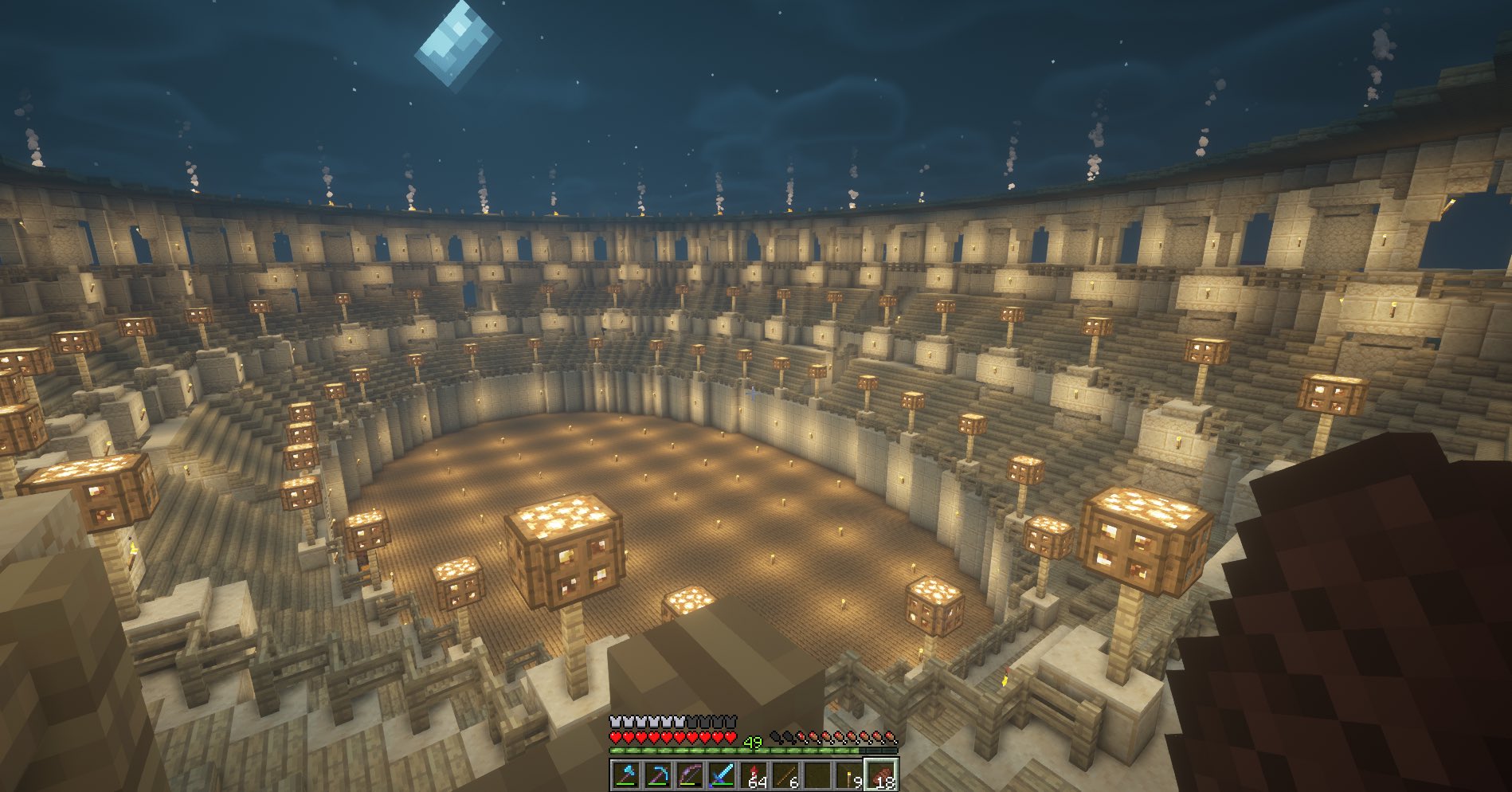Select the enchanted diamond sword
This screenshot has width=1512, height=792.
click(x=722, y=773)
